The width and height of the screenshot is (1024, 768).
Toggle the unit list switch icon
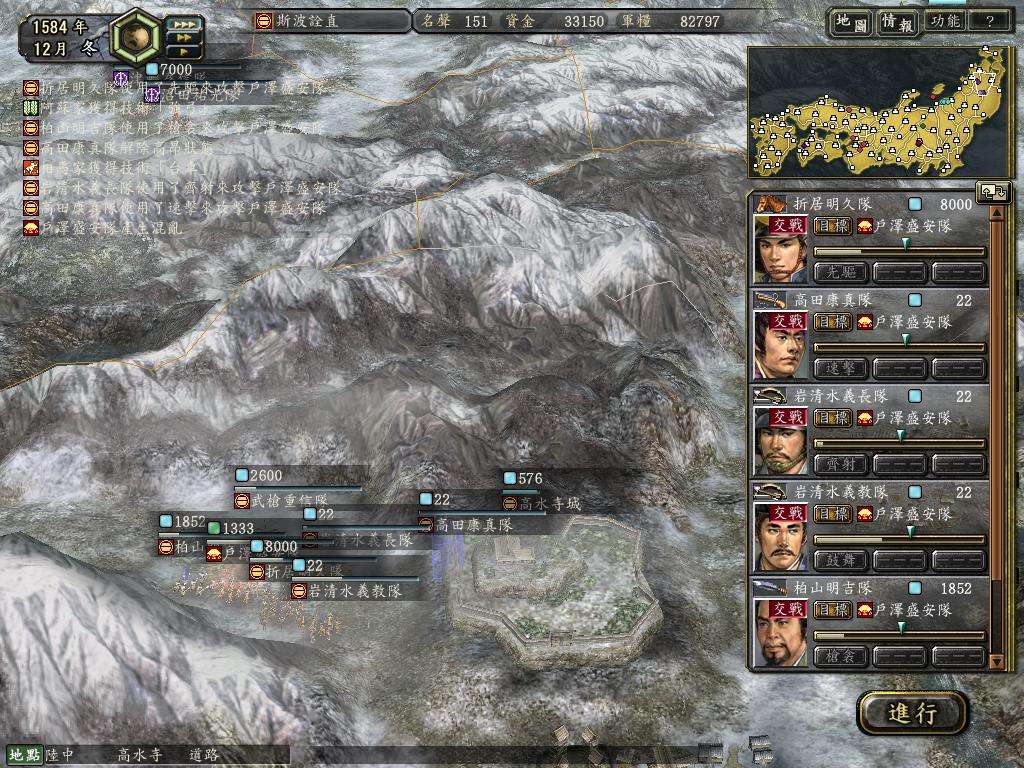tap(995, 192)
